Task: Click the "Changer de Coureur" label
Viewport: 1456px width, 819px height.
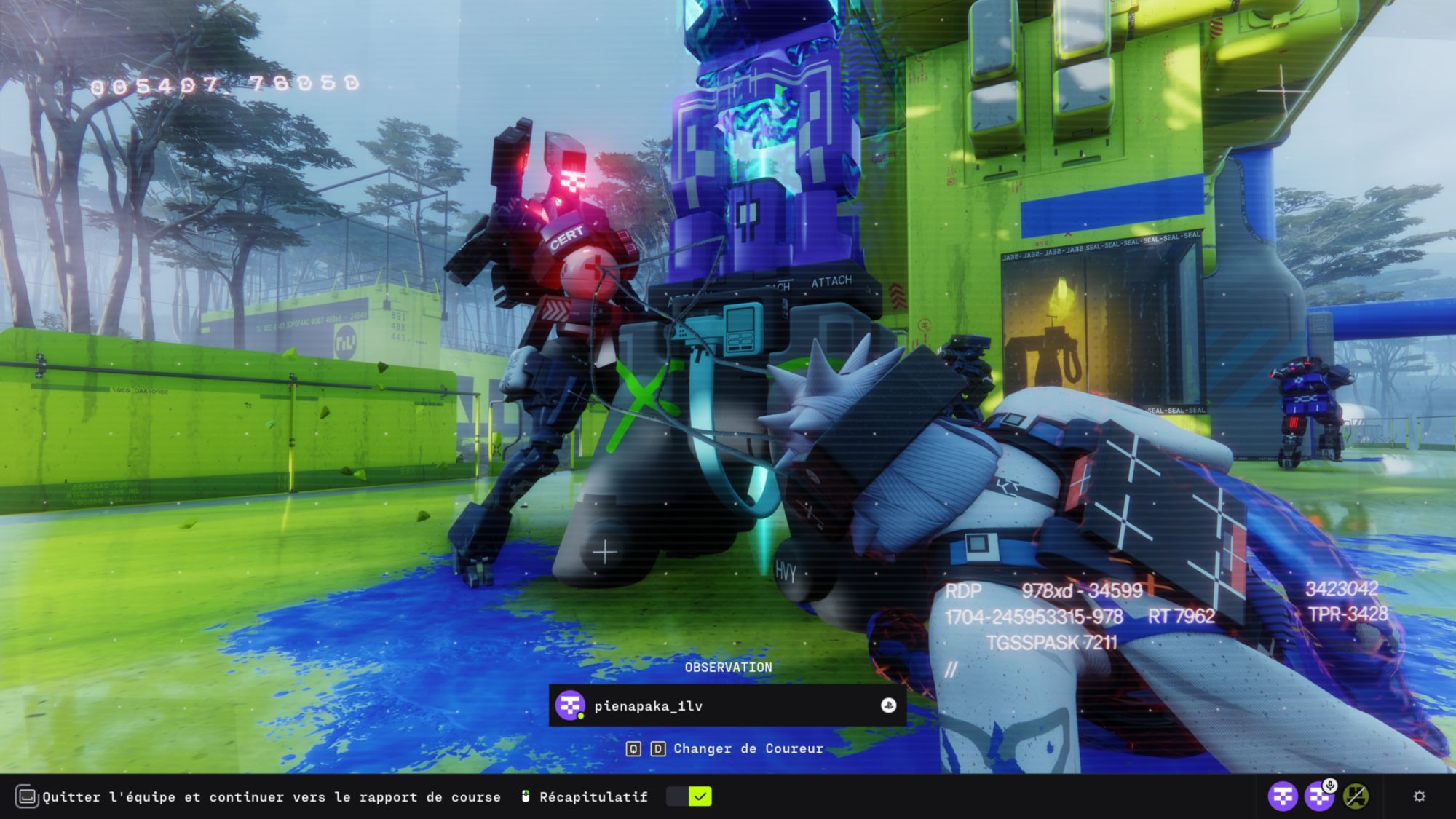Action: [748, 748]
